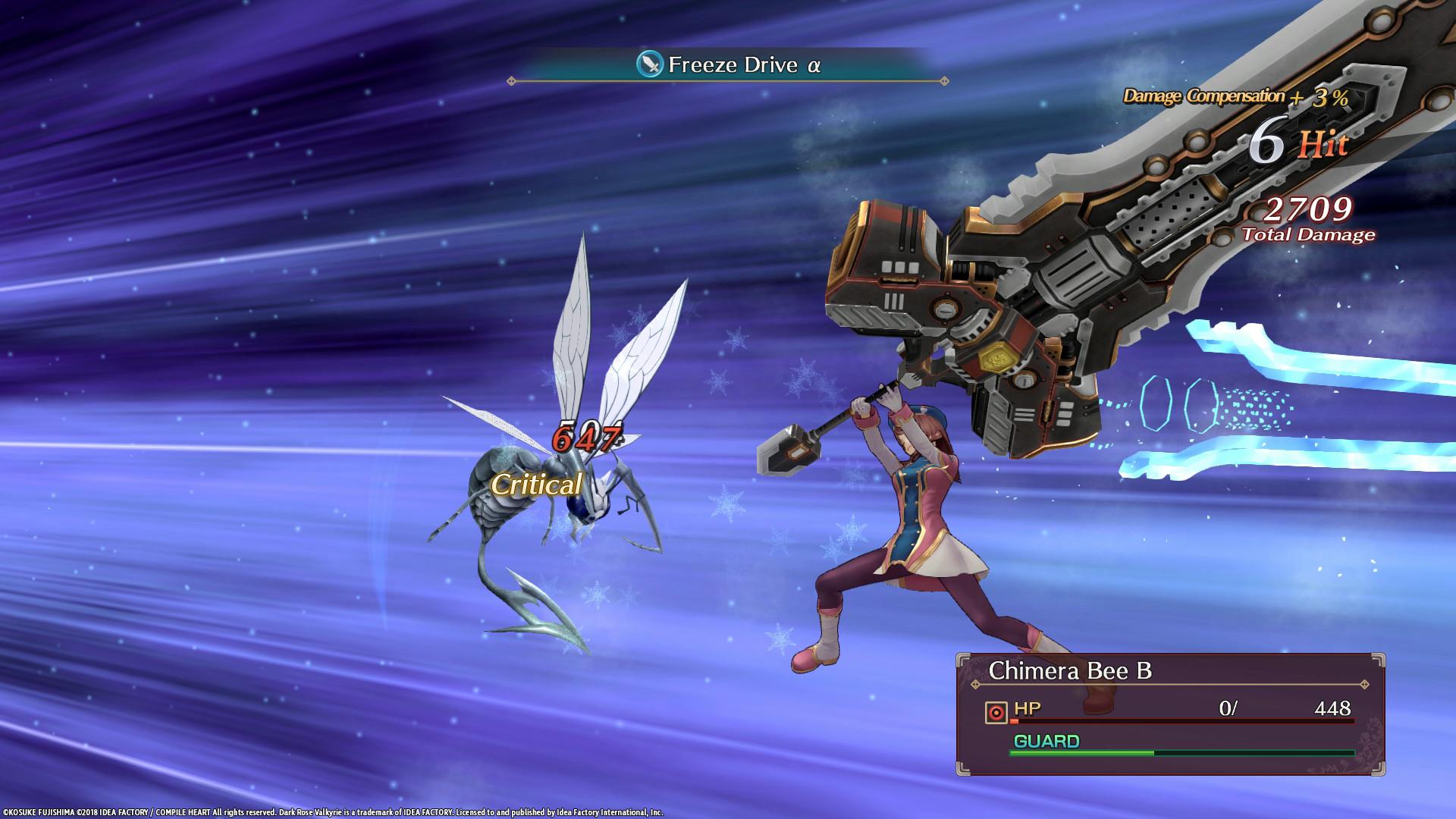Click the 6 Hit combo counter
The height and width of the screenshot is (819, 1456).
(x=1295, y=141)
